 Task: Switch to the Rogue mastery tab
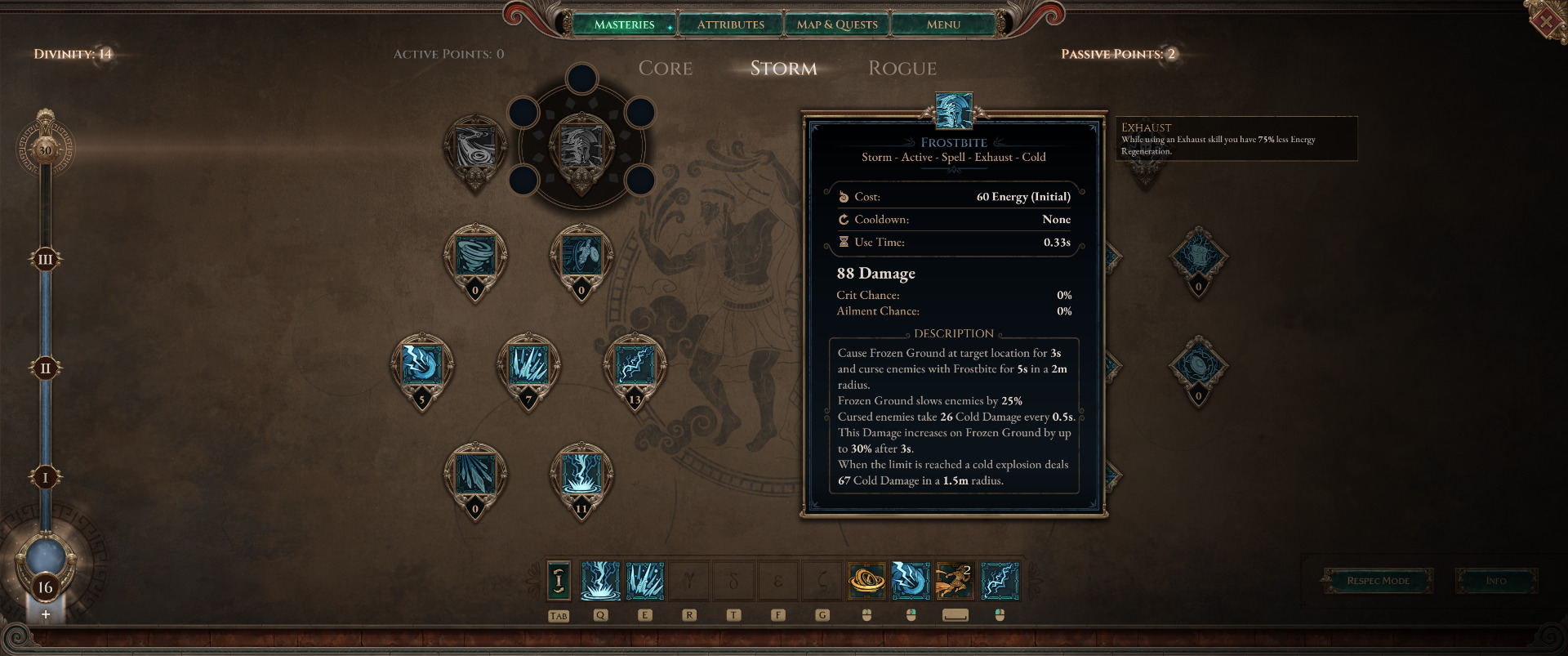coord(902,69)
